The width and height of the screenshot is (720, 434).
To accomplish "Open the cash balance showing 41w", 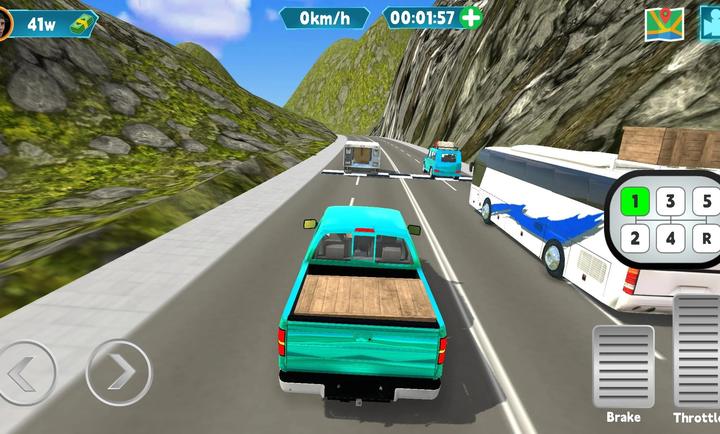I will coord(55,23).
